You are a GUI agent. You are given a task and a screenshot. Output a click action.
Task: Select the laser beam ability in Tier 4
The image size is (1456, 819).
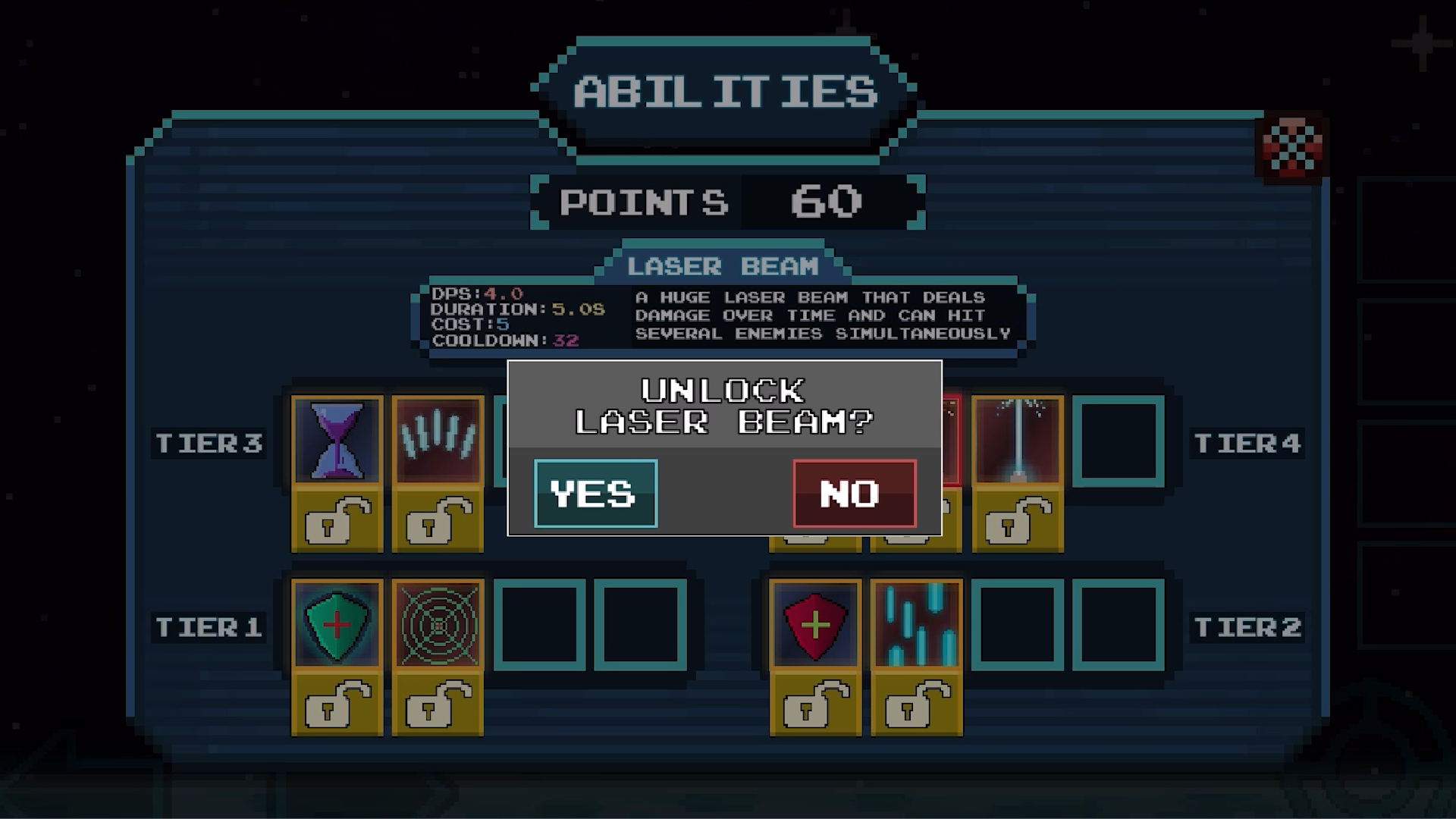(1017, 438)
